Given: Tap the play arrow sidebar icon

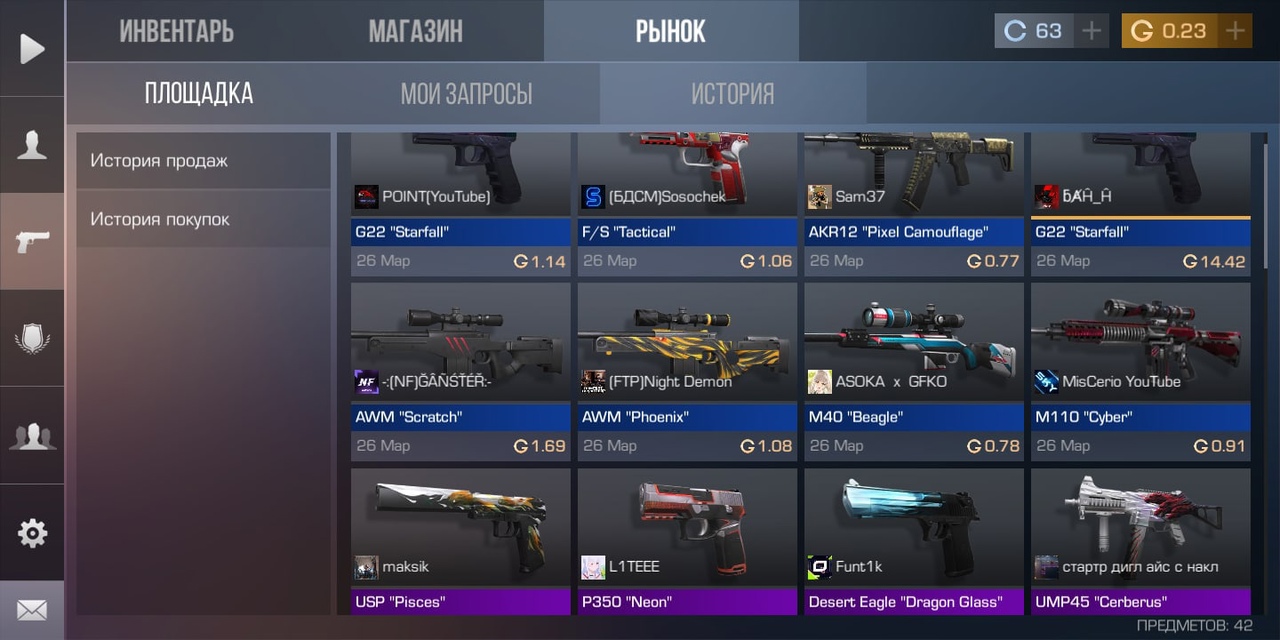Looking at the screenshot, I should [x=32, y=48].
